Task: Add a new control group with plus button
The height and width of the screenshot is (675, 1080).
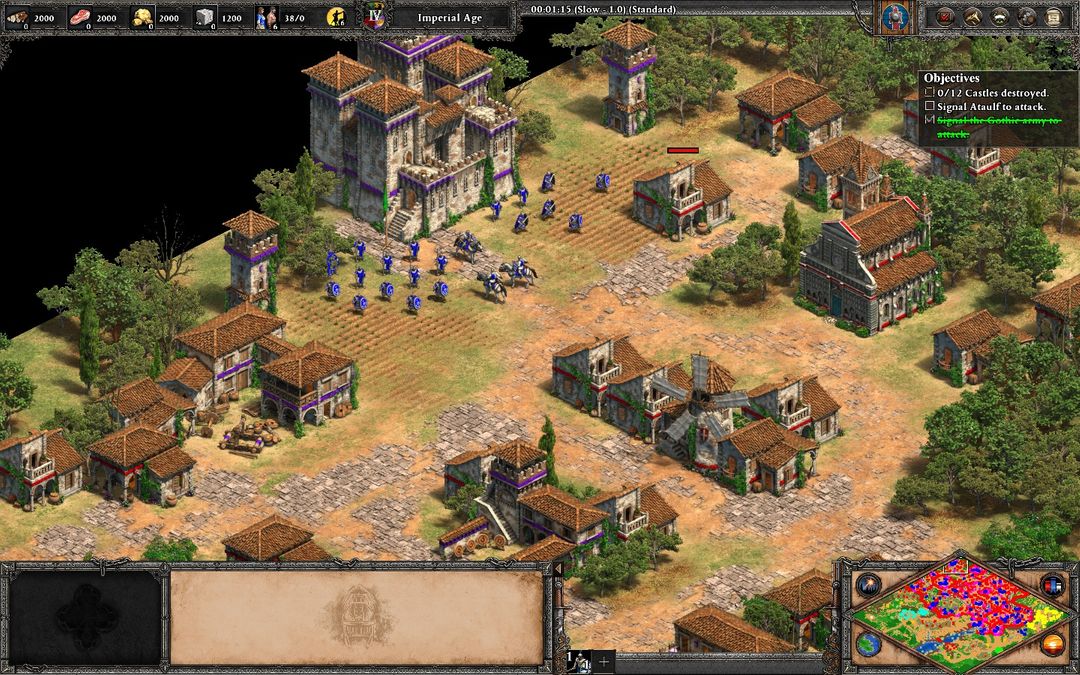Action: (x=603, y=662)
